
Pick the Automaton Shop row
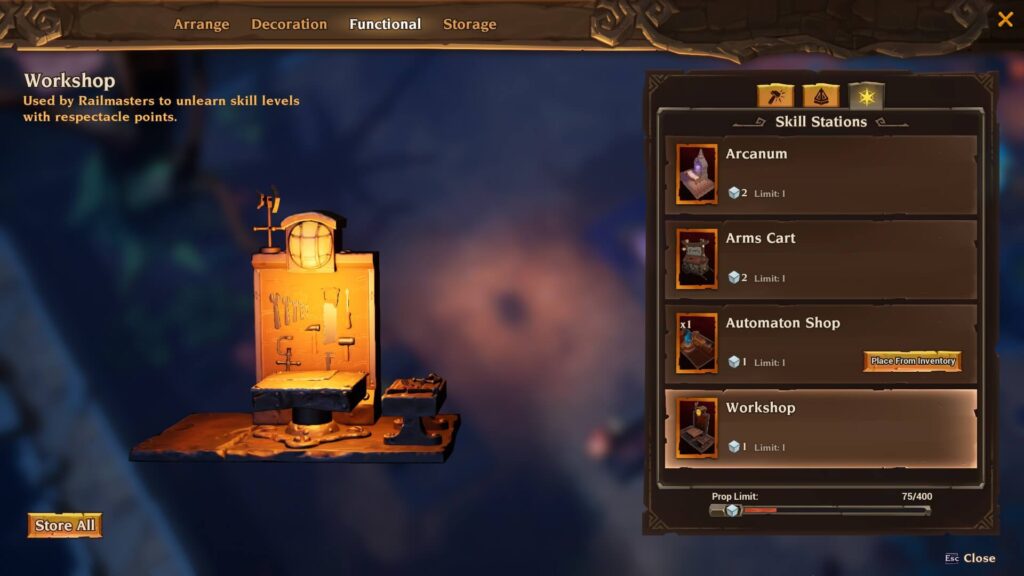790,343
